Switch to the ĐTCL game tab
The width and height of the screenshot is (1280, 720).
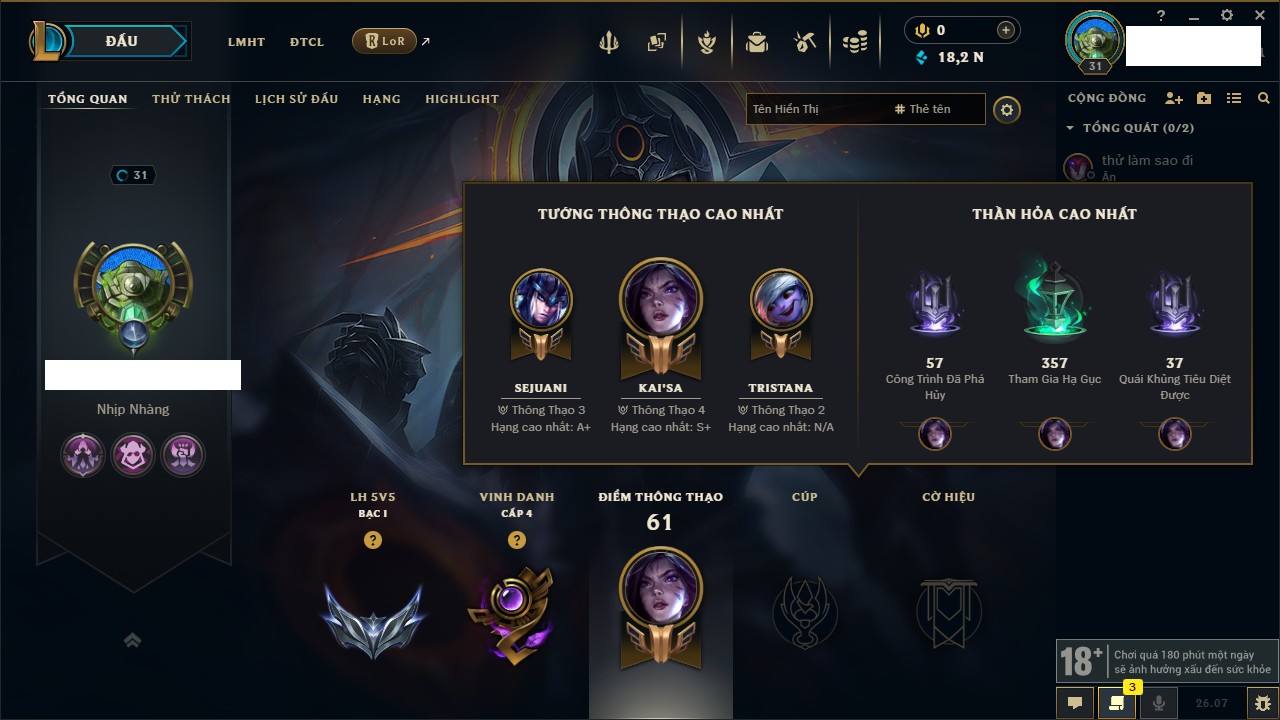[x=307, y=42]
